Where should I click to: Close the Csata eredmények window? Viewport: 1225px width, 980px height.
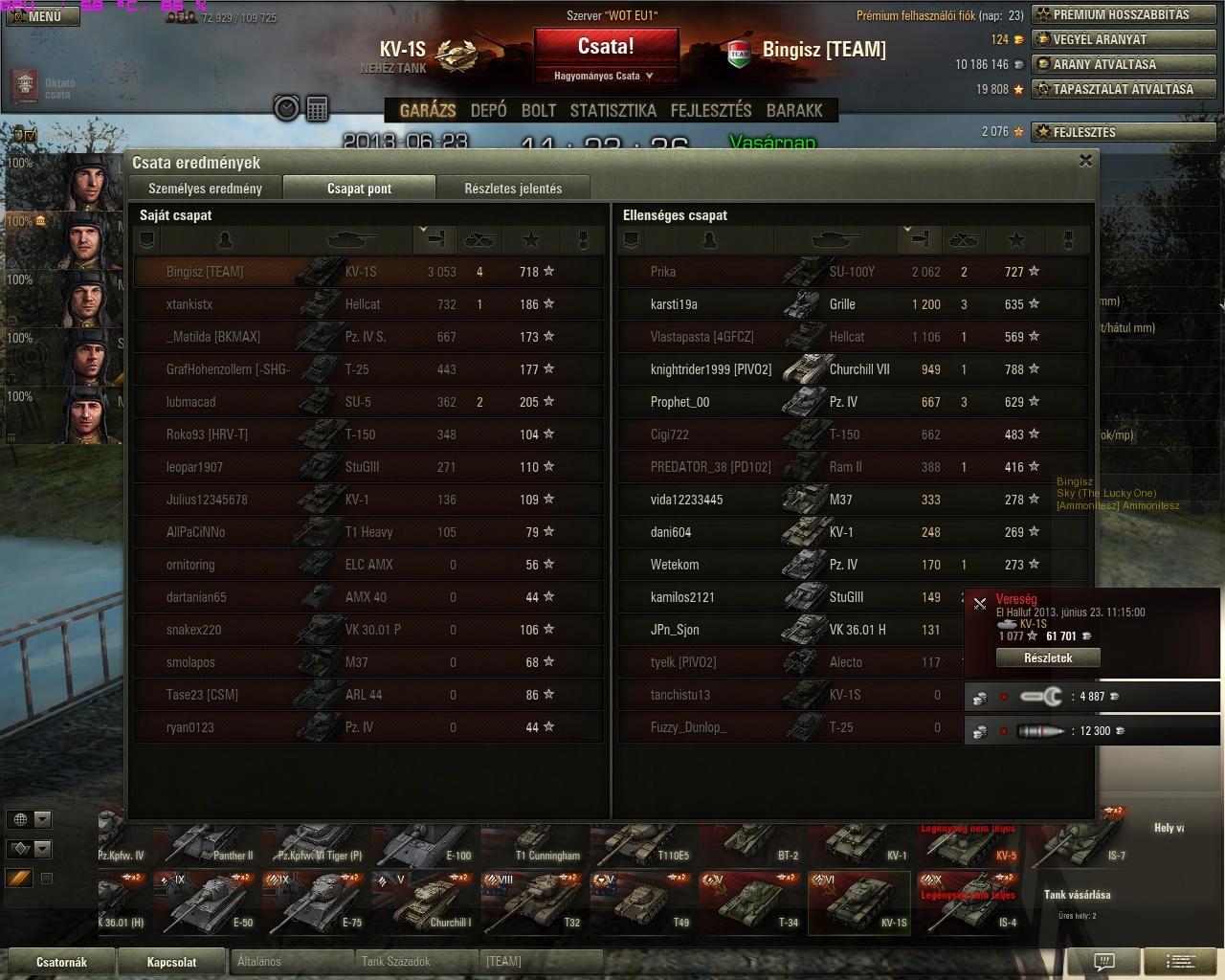point(1085,161)
